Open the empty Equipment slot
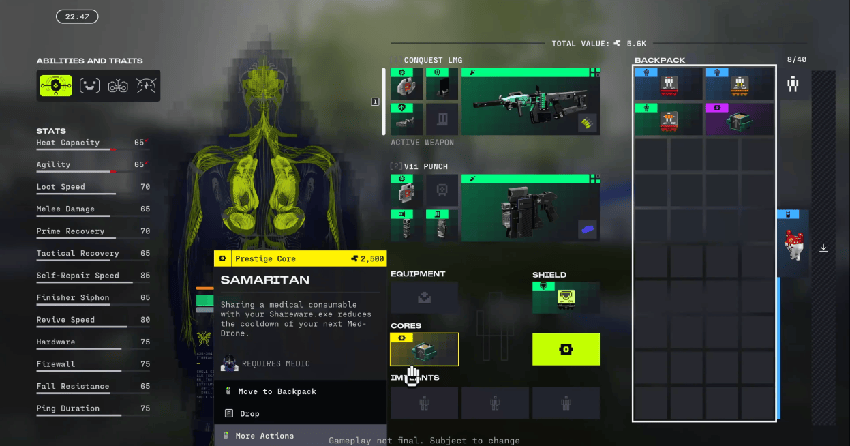The height and width of the screenshot is (446, 850). (x=424, y=297)
